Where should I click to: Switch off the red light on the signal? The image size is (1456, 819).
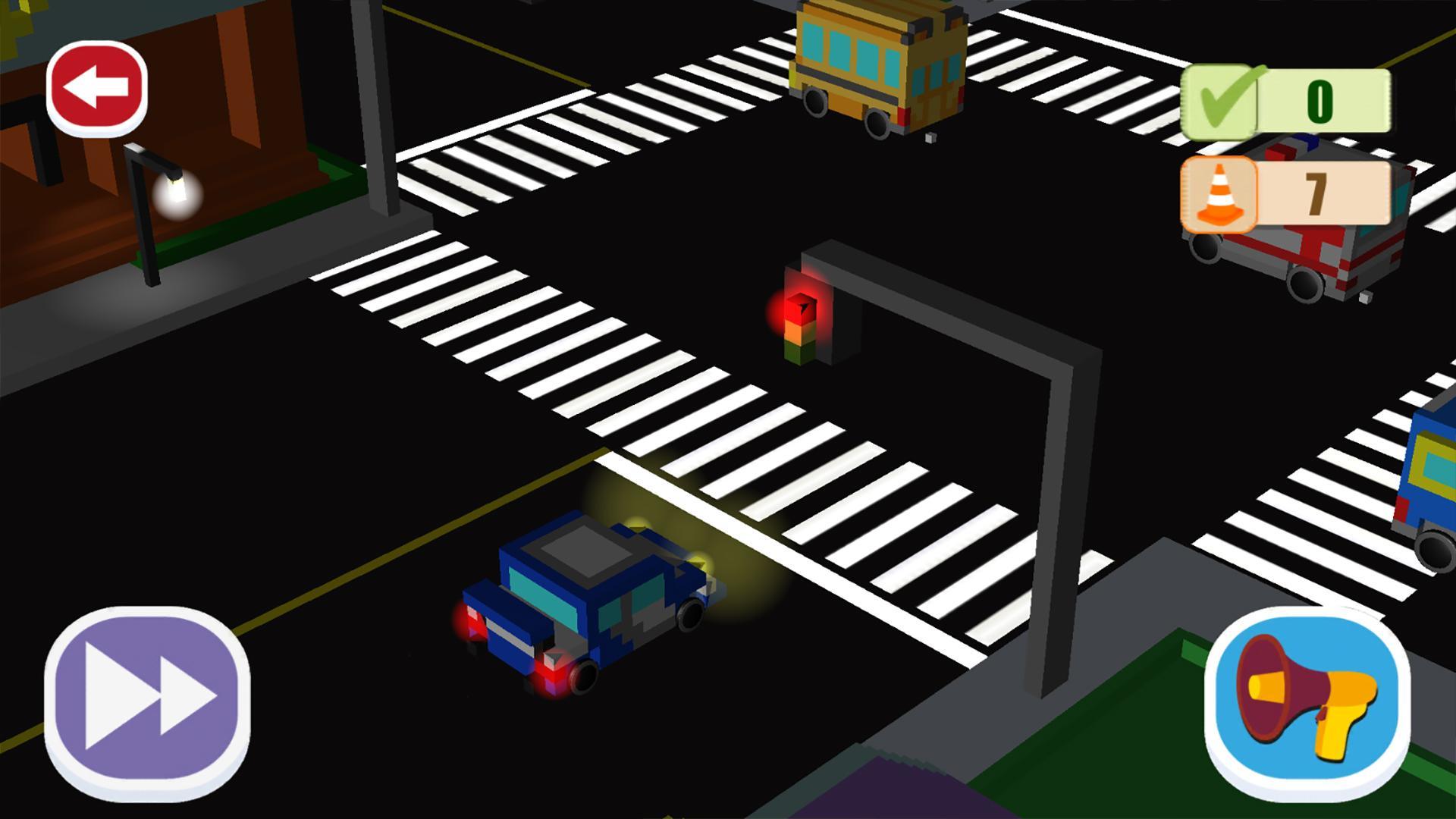(800, 307)
